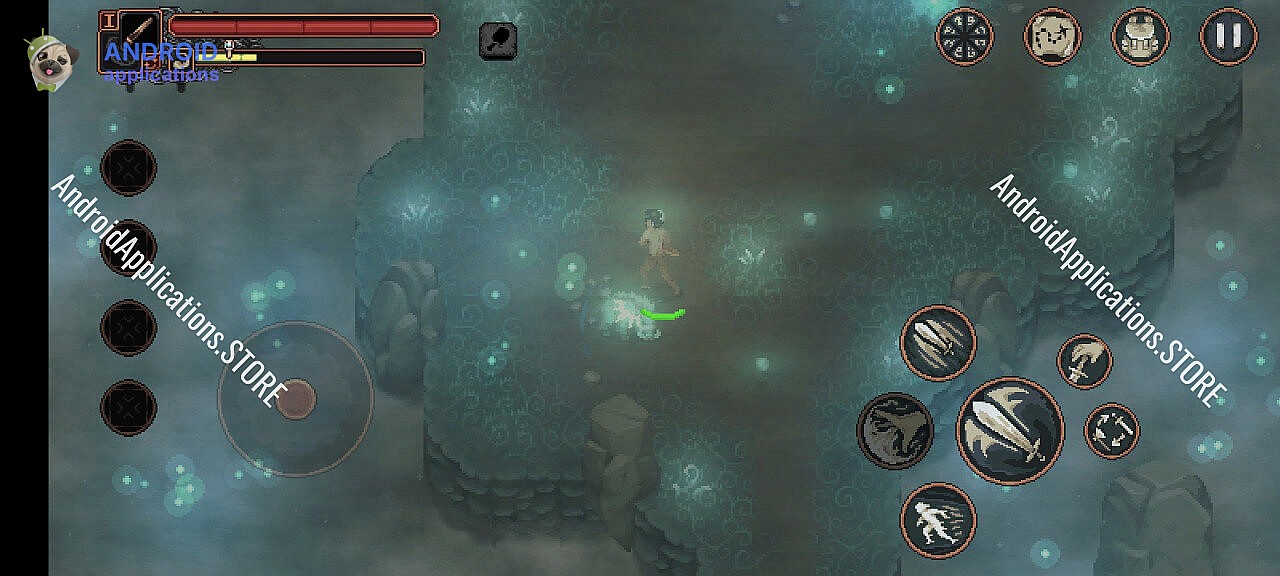Pause the game
The image size is (1280, 576).
(1228, 37)
